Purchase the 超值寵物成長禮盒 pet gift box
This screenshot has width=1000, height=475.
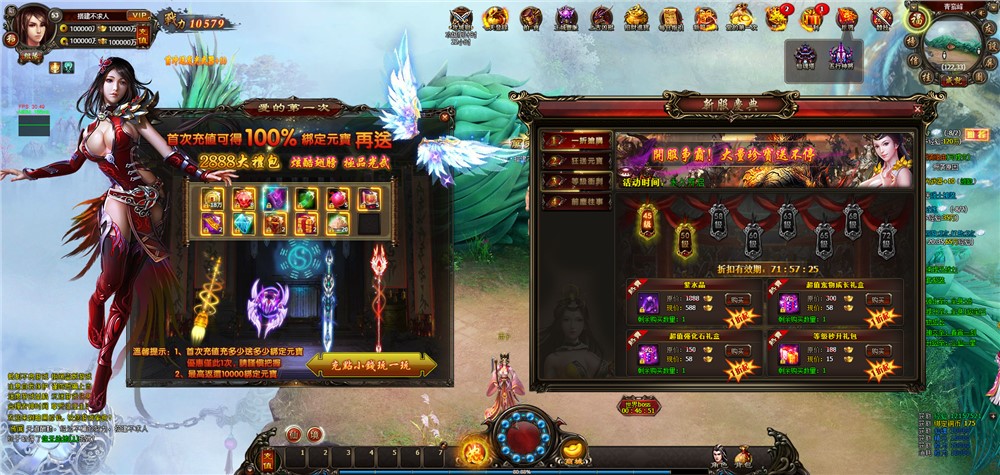[877, 299]
